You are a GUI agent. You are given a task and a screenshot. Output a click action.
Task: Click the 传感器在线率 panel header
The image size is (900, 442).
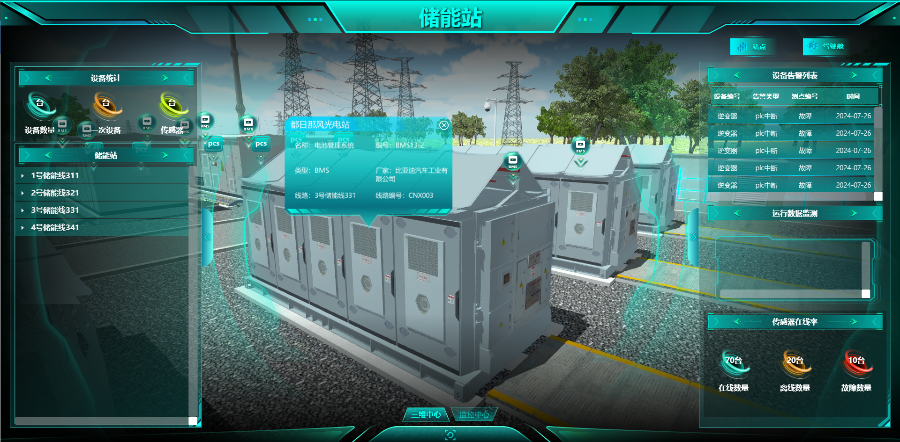[x=795, y=322]
